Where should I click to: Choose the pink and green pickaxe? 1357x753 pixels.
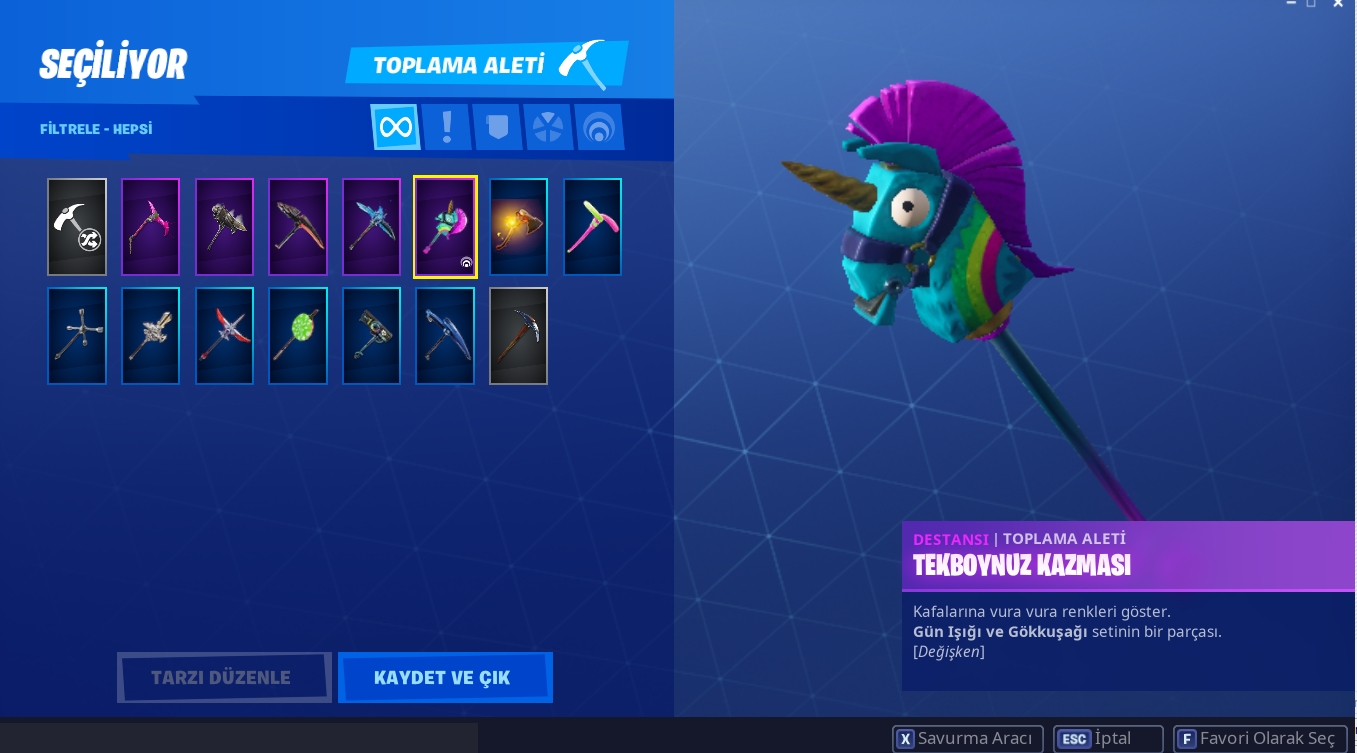pyautogui.click(x=592, y=227)
